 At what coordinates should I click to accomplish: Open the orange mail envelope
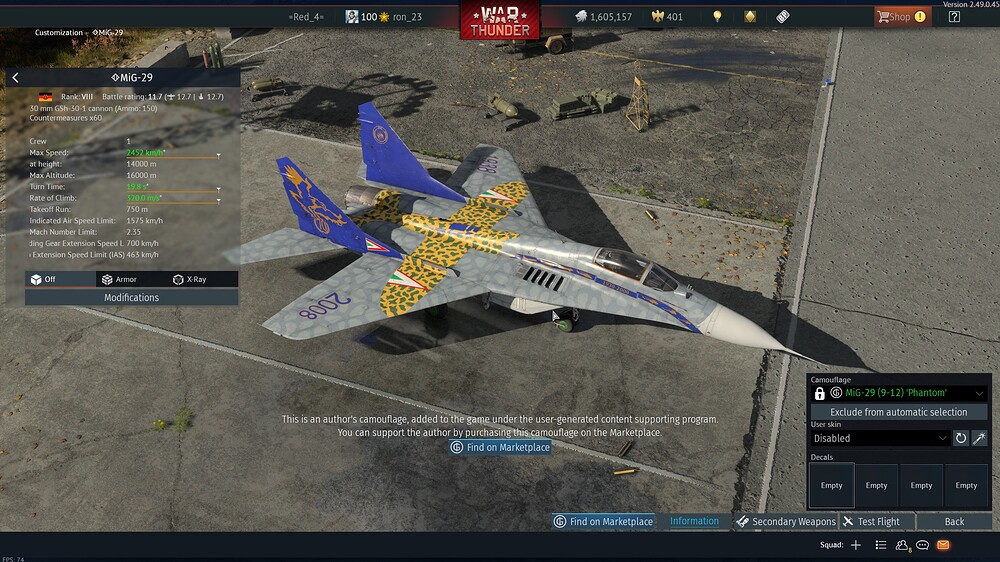click(943, 546)
